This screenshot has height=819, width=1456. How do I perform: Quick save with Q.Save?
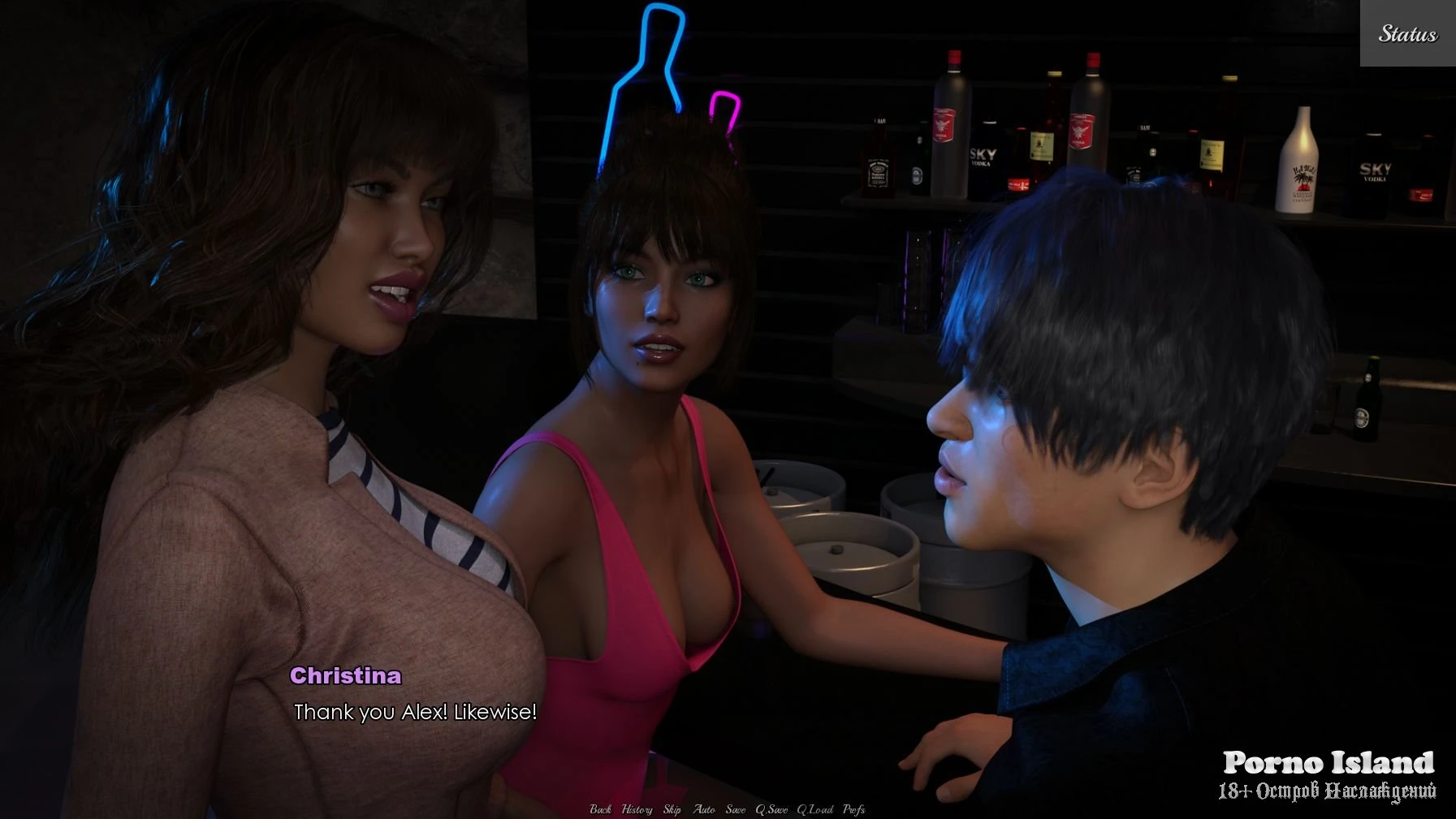pyautogui.click(x=771, y=809)
